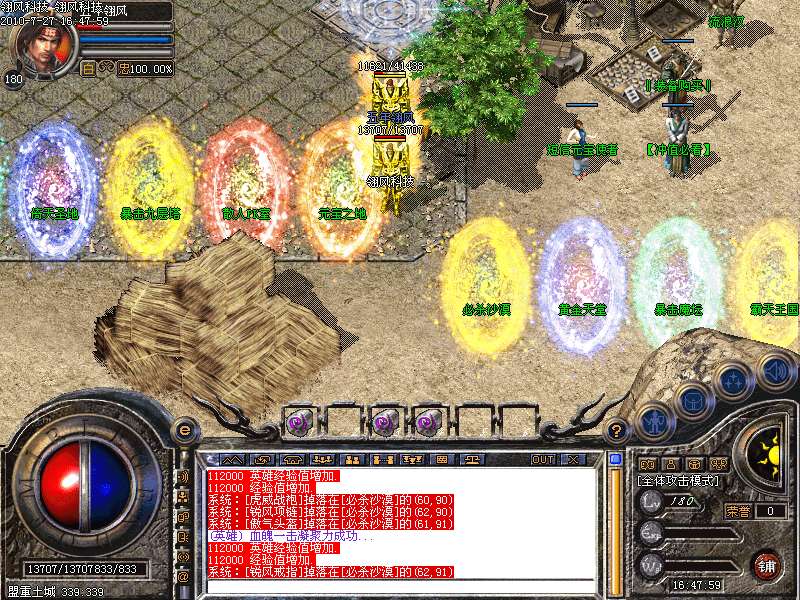The width and height of the screenshot is (800, 600).
Task: Open the red 铺 shop button
Action: point(767,565)
